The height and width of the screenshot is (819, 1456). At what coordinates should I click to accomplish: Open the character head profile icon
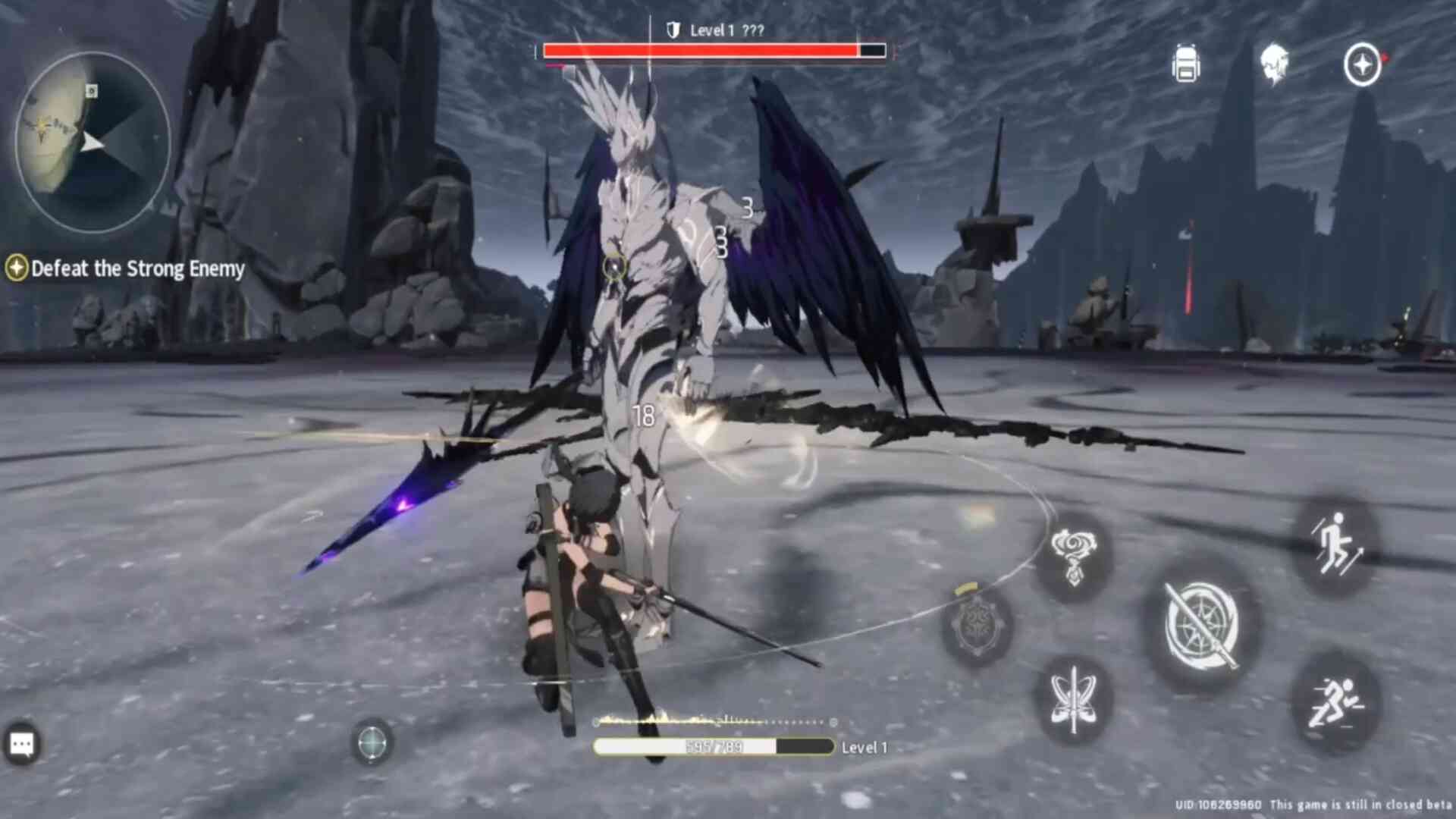tap(1274, 64)
